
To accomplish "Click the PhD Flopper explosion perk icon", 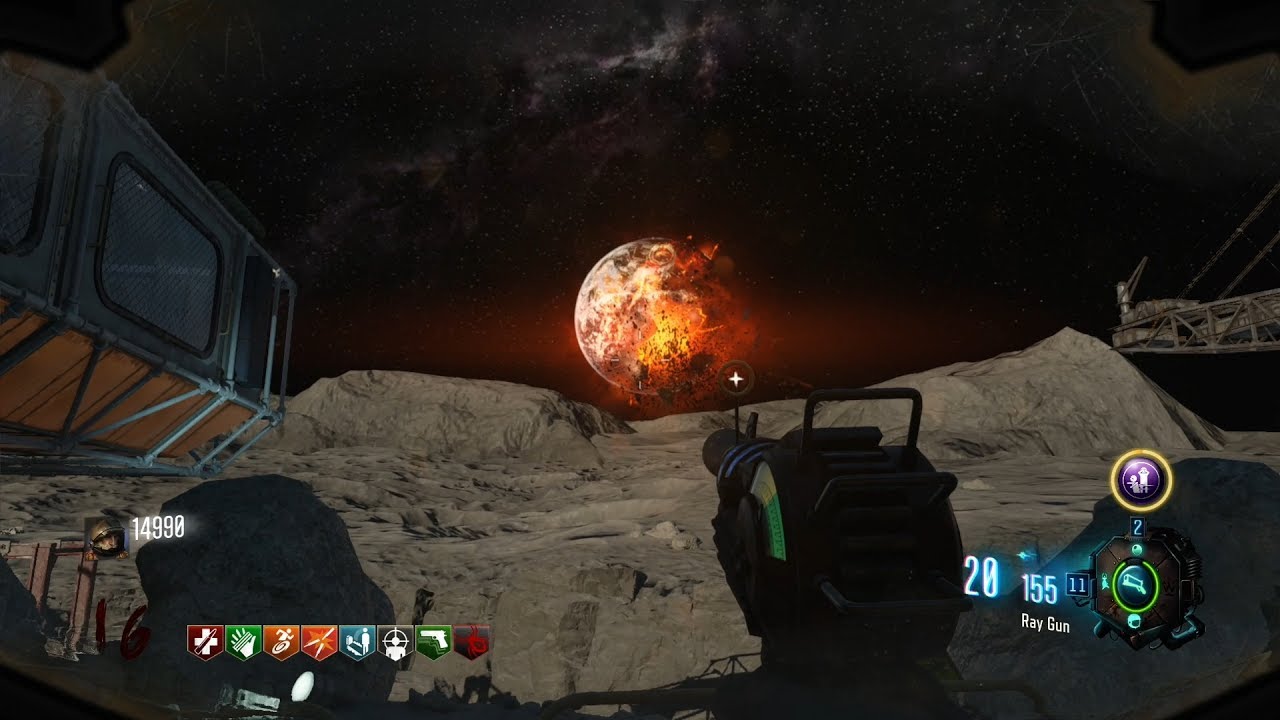I will pos(322,641).
